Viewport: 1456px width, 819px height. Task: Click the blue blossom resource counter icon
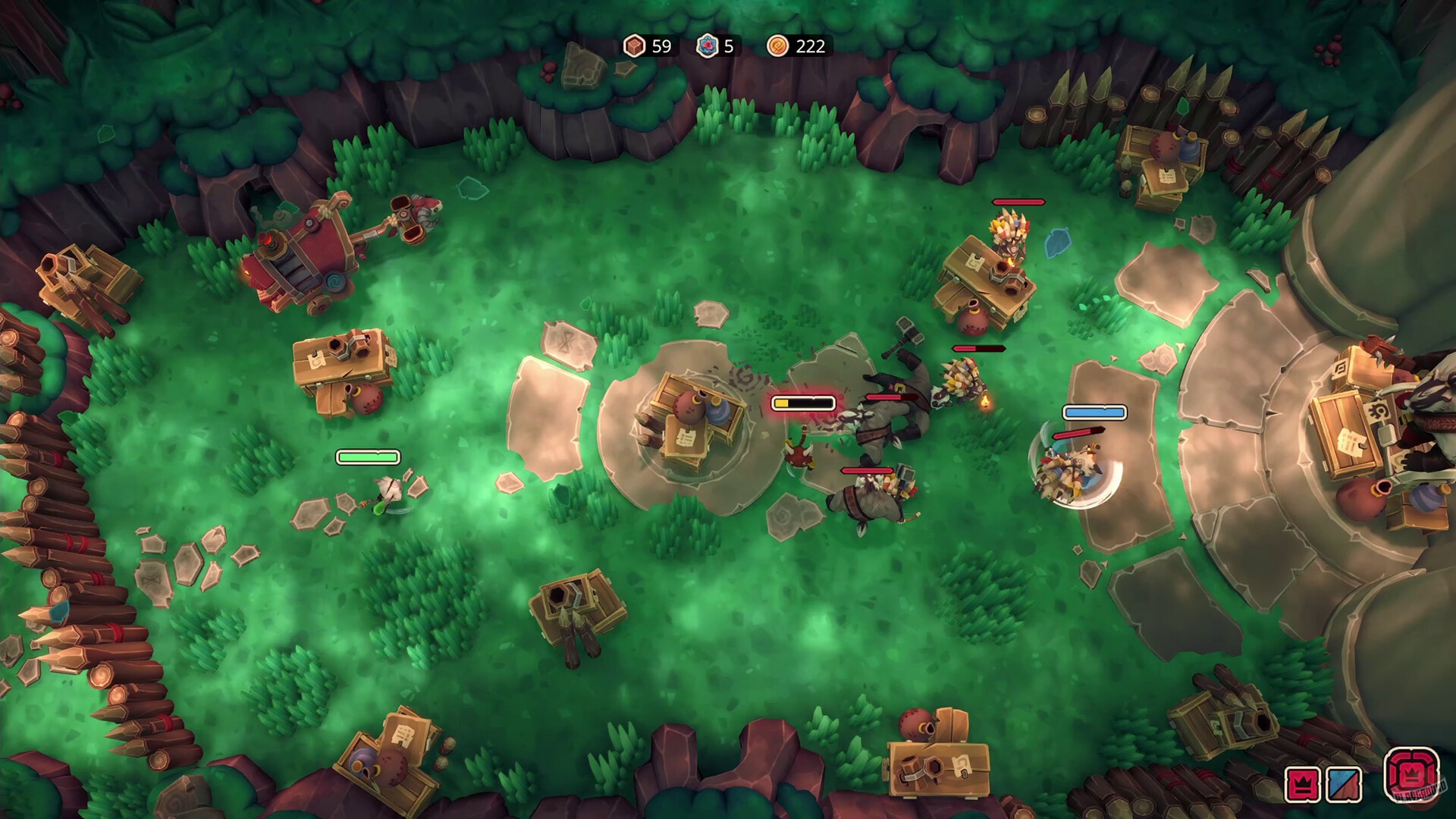pyautogui.click(x=706, y=47)
